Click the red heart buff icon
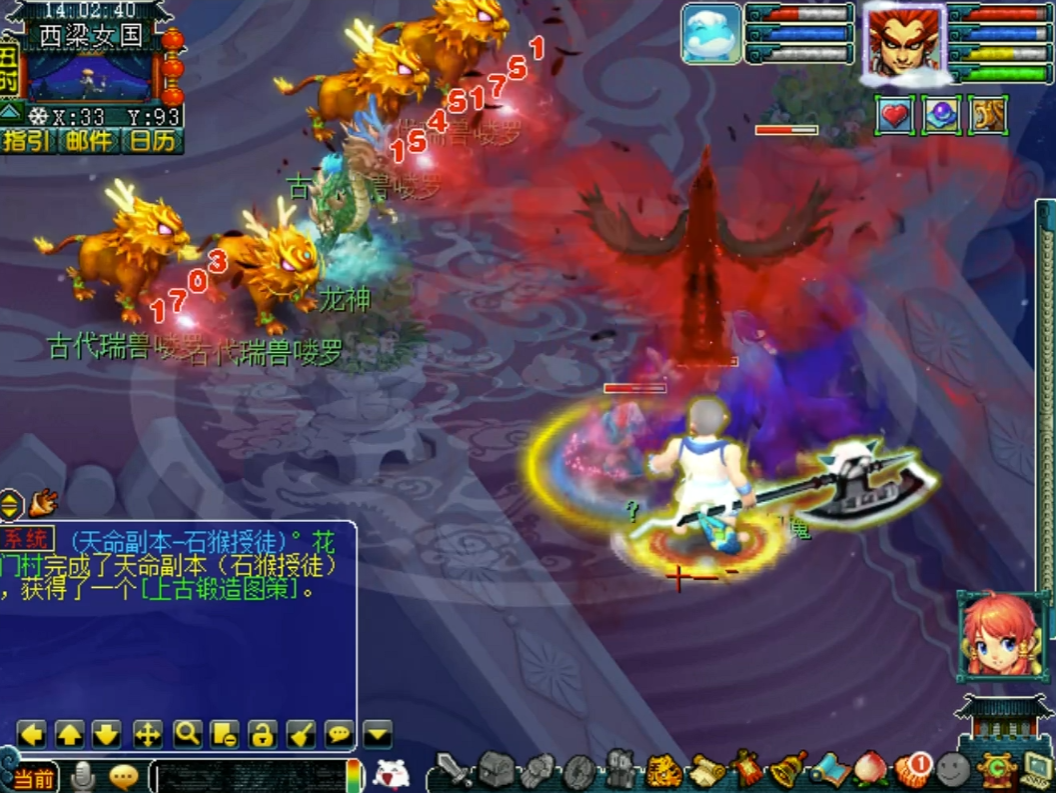 click(896, 115)
